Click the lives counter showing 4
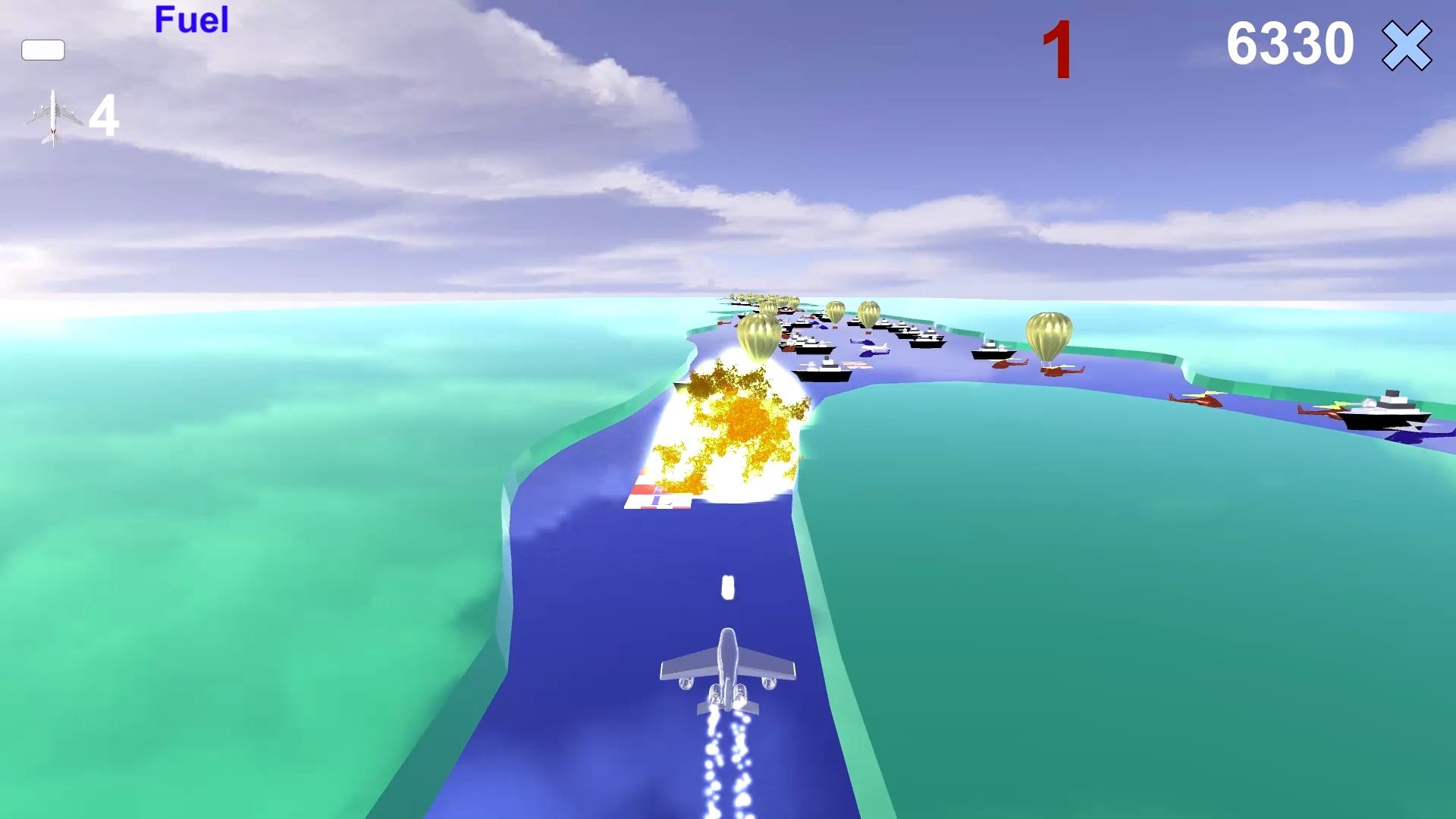Screen dimensions: 1456x819 coord(105,115)
